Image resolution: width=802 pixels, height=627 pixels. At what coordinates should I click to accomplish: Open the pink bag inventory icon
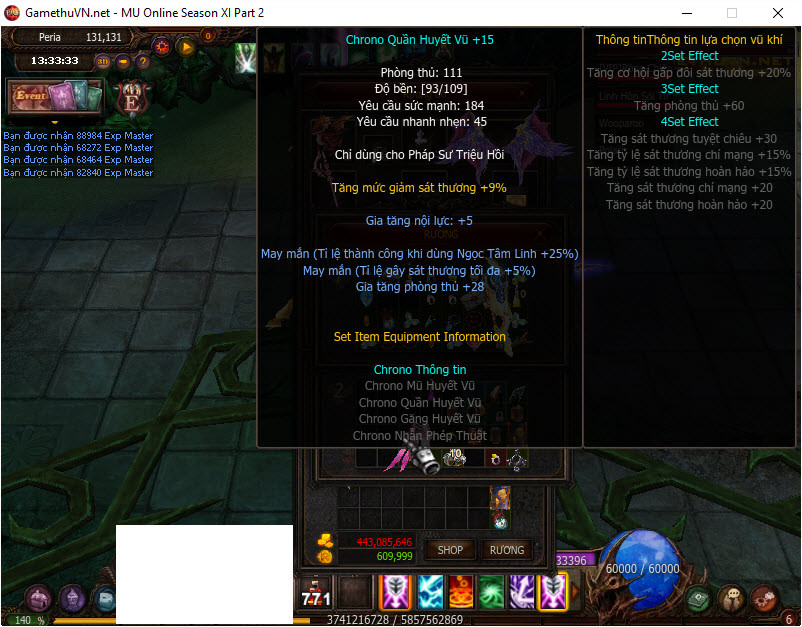pyautogui.click(x=39, y=598)
